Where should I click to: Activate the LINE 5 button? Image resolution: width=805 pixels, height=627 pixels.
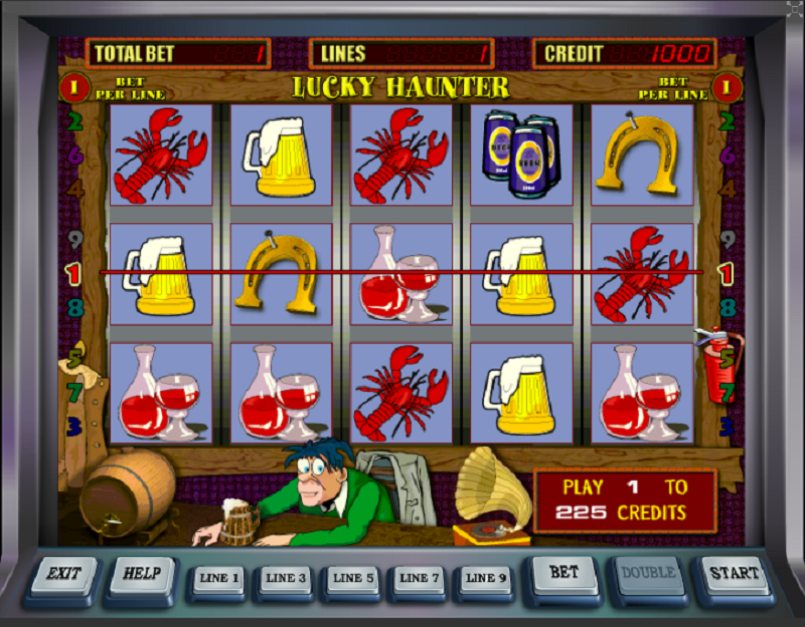click(352, 579)
